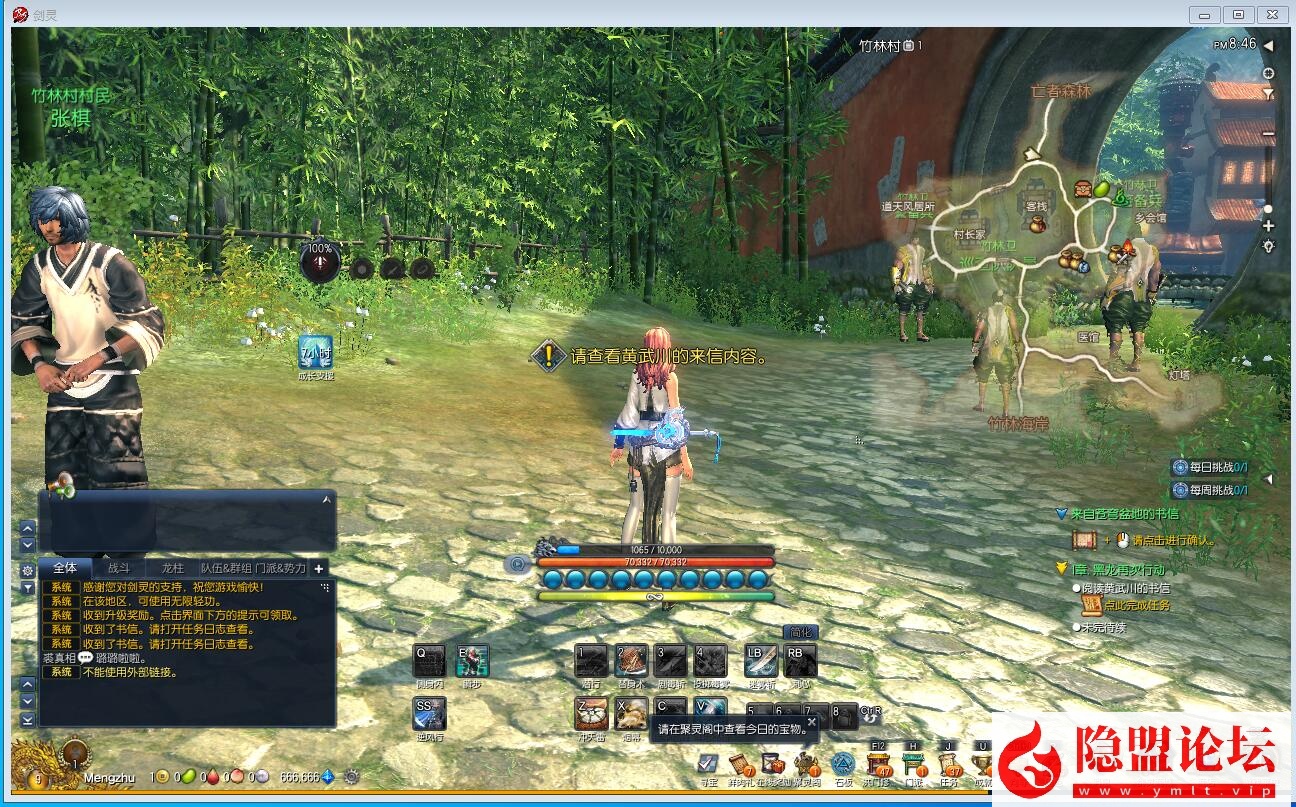
Task: Open the 每周挑战 weekly challenge tracker
Action: 1210,490
